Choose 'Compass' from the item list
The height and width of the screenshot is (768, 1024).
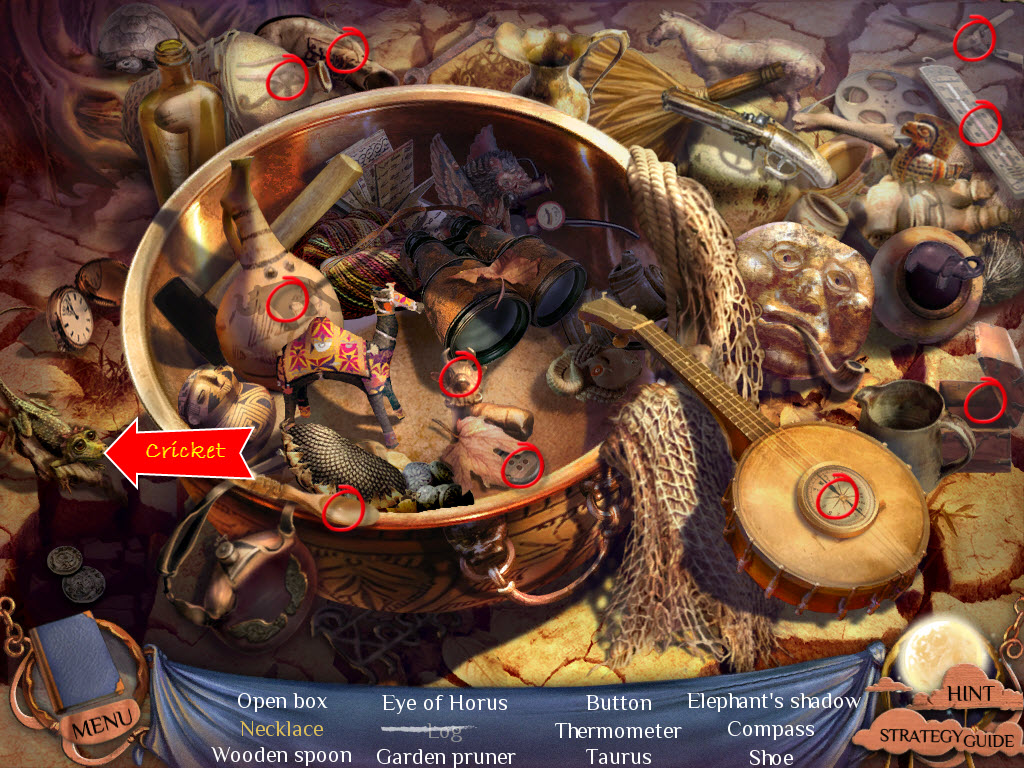770,730
